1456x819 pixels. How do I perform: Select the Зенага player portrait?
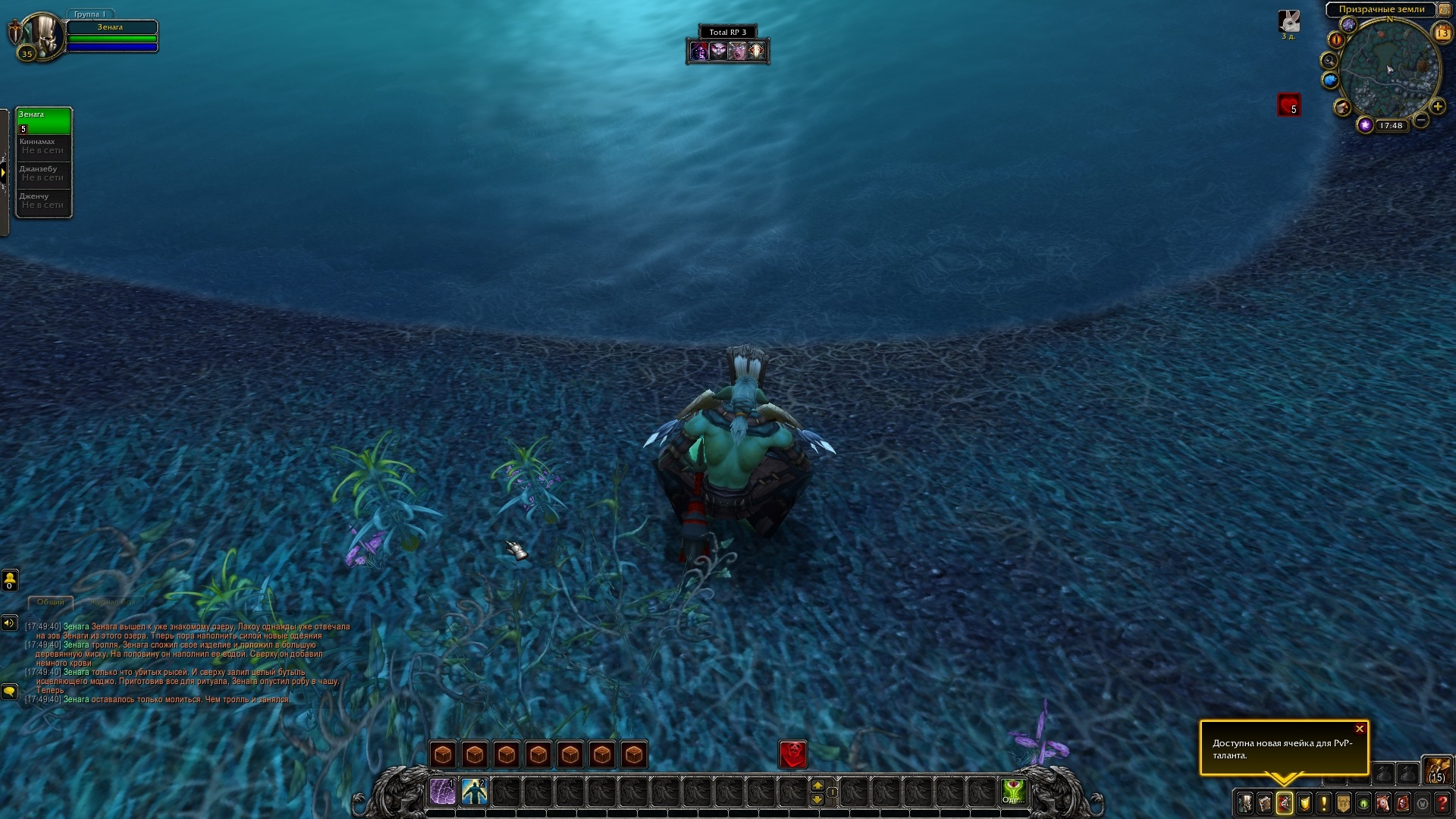39,35
